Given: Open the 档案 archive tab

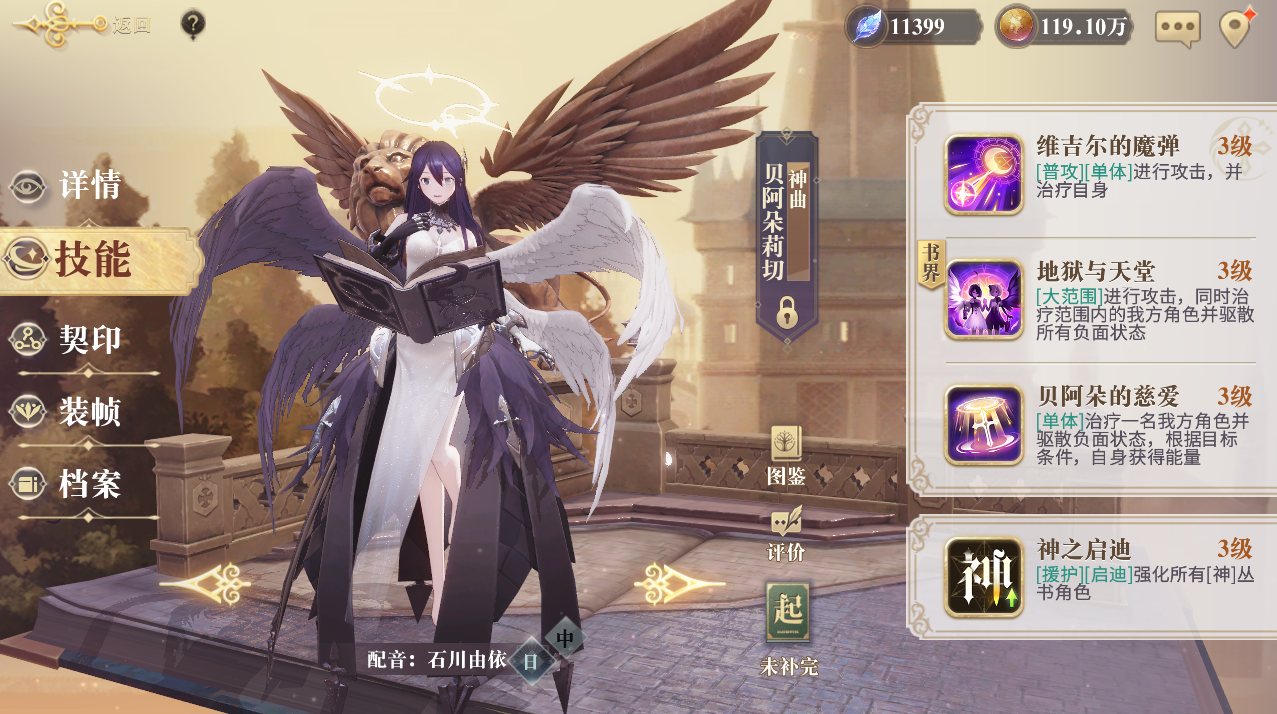Looking at the screenshot, I should point(70,485).
